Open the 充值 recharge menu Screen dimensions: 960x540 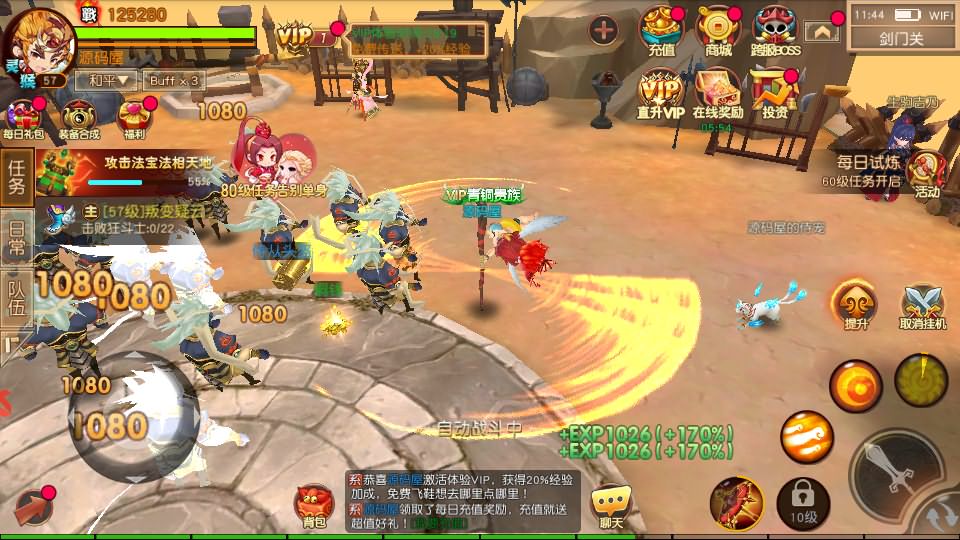[x=661, y=31]
